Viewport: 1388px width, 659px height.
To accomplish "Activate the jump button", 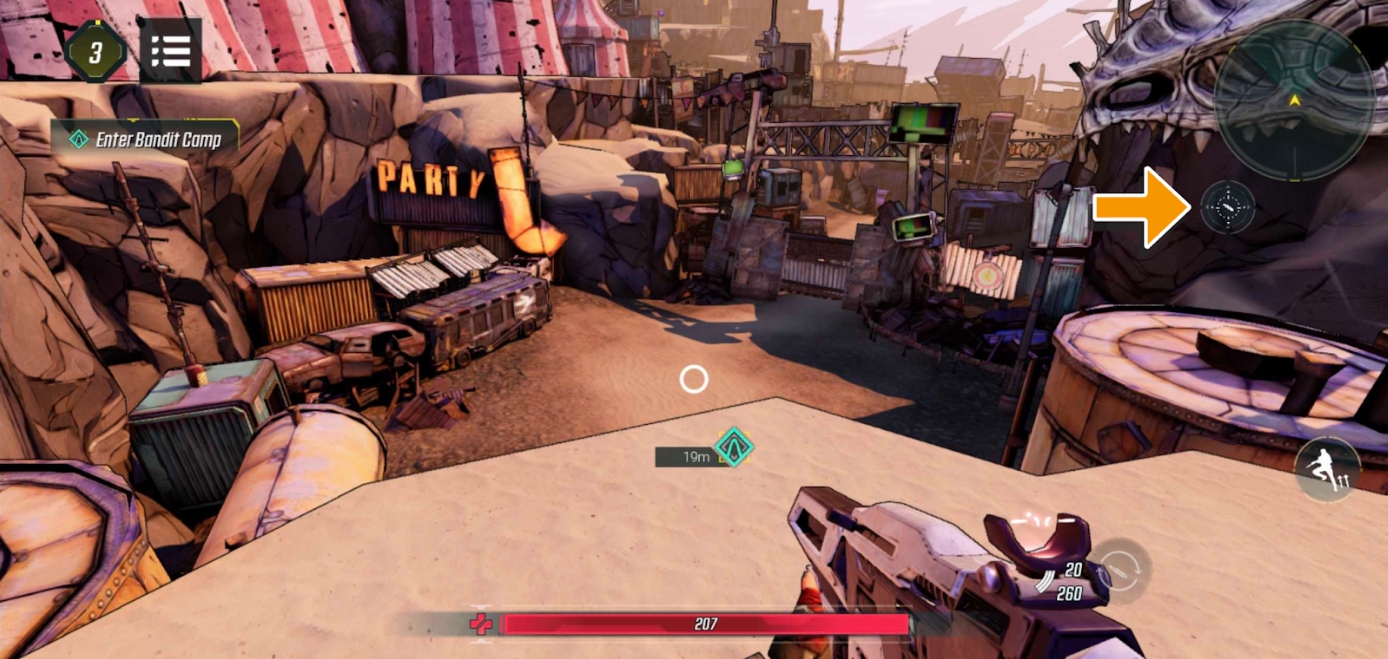I will [x=1327, y=469].
